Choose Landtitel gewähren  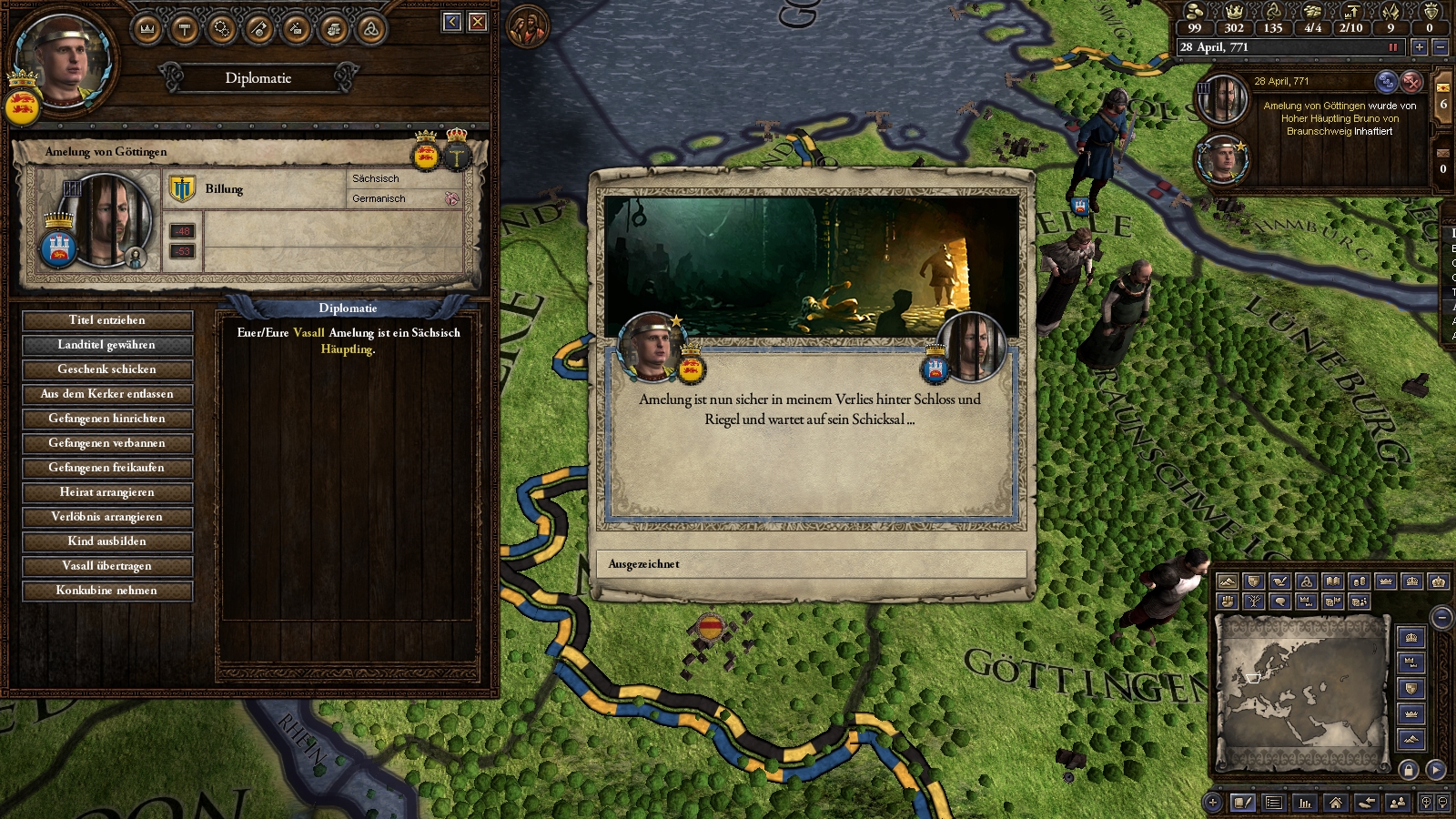[107, 345]
